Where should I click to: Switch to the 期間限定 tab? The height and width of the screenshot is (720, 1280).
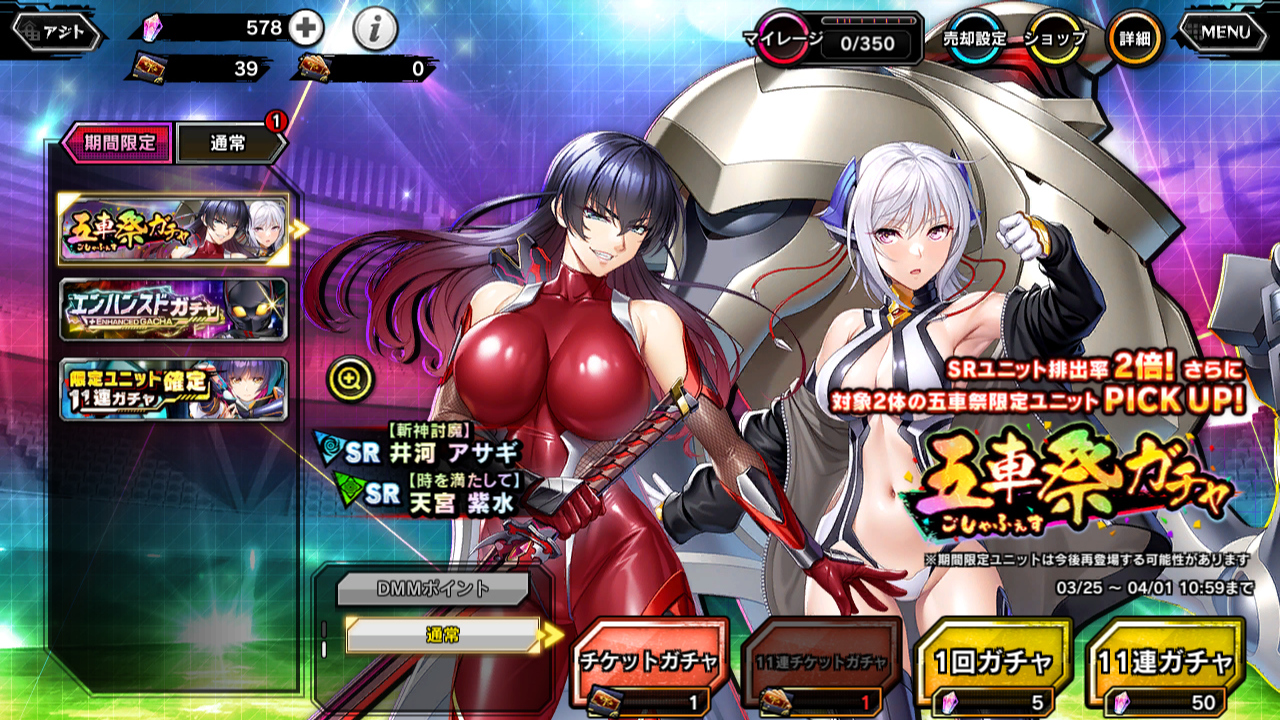click(118, 143)
